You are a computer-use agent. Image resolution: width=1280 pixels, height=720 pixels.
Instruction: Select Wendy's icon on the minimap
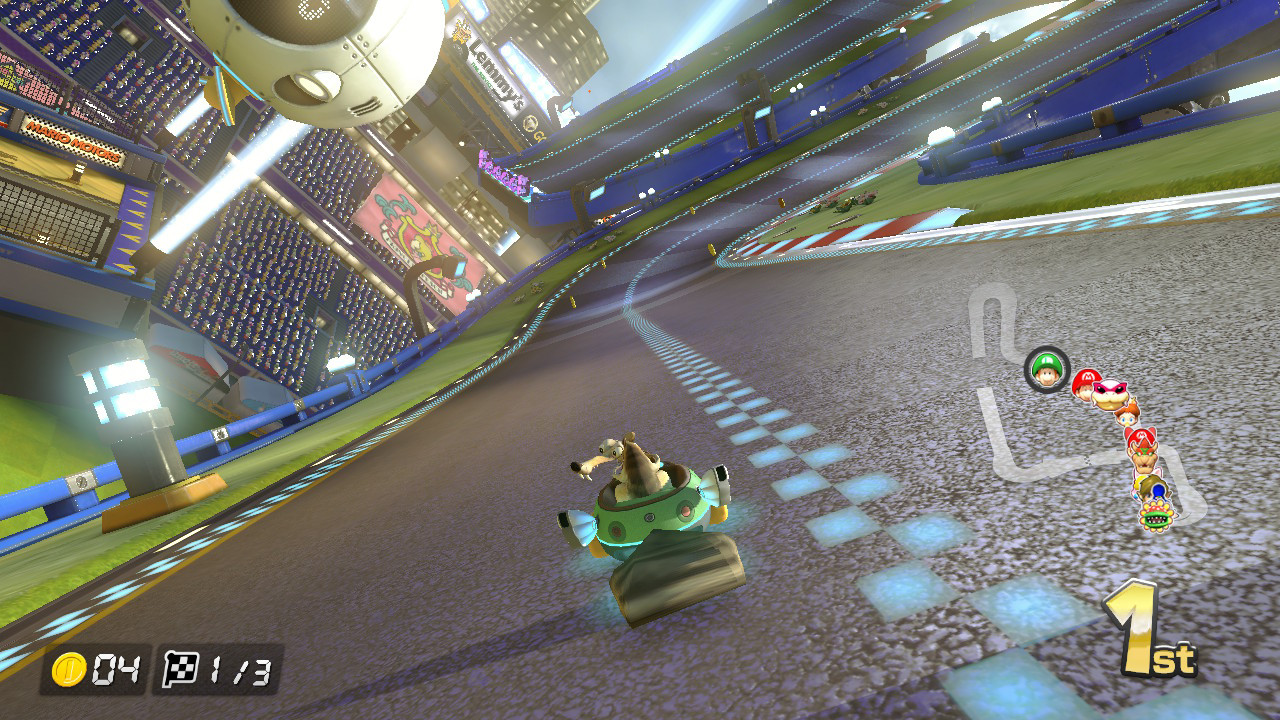coord(1112,394)
